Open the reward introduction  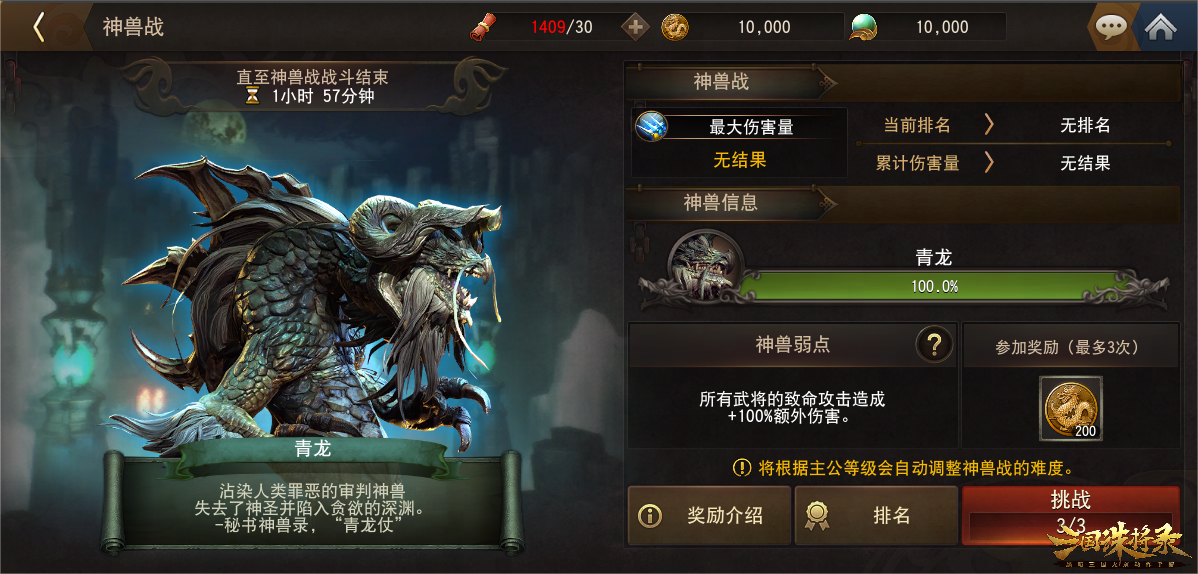pyautogui.click(x=708, y=515)
